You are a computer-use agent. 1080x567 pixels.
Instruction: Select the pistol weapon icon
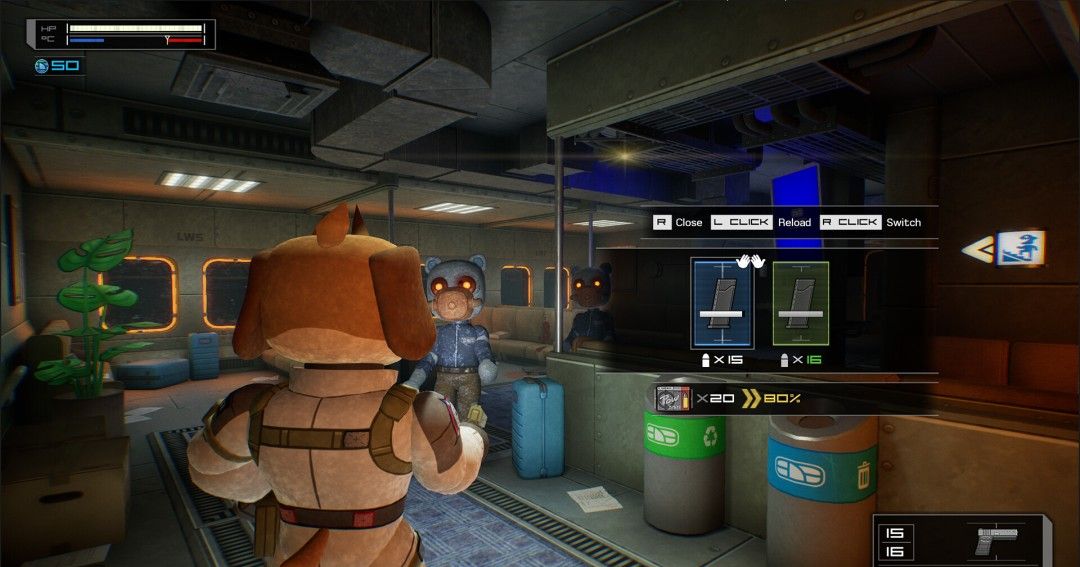[994, 539]
